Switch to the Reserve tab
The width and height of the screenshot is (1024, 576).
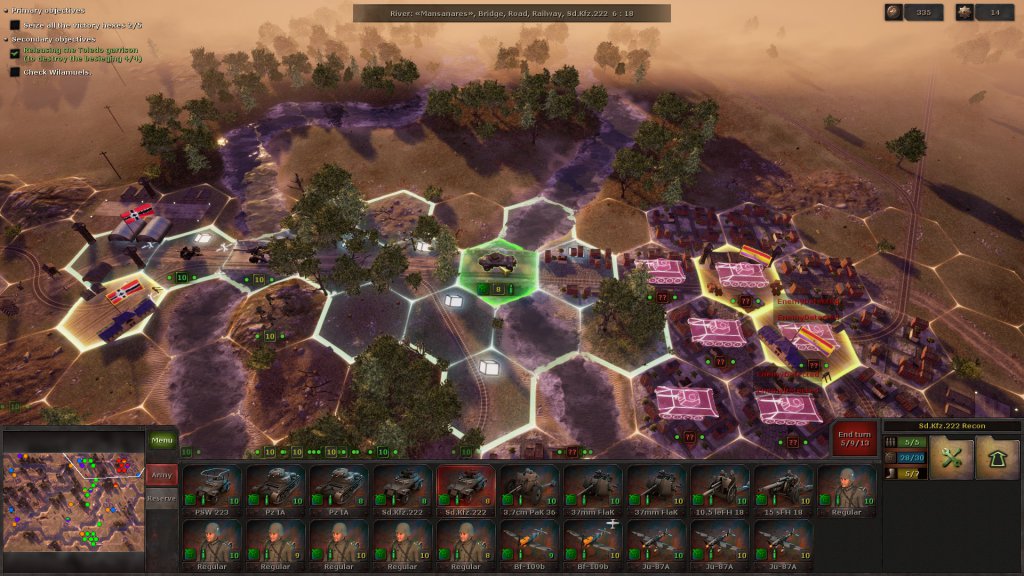pyautogui.click(x=161, y=498)
